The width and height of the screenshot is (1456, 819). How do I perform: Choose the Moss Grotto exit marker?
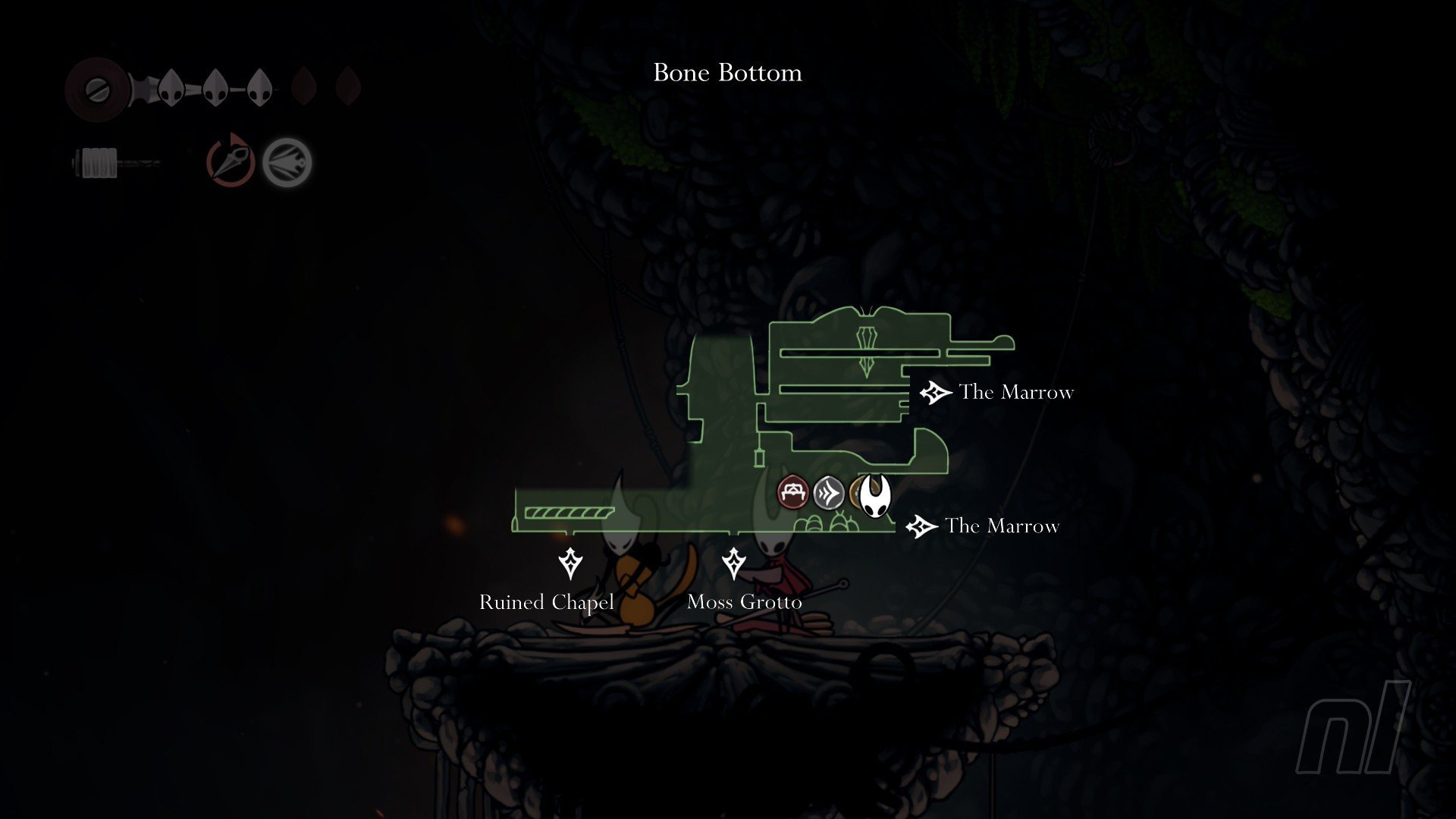(x=733, y=563)
